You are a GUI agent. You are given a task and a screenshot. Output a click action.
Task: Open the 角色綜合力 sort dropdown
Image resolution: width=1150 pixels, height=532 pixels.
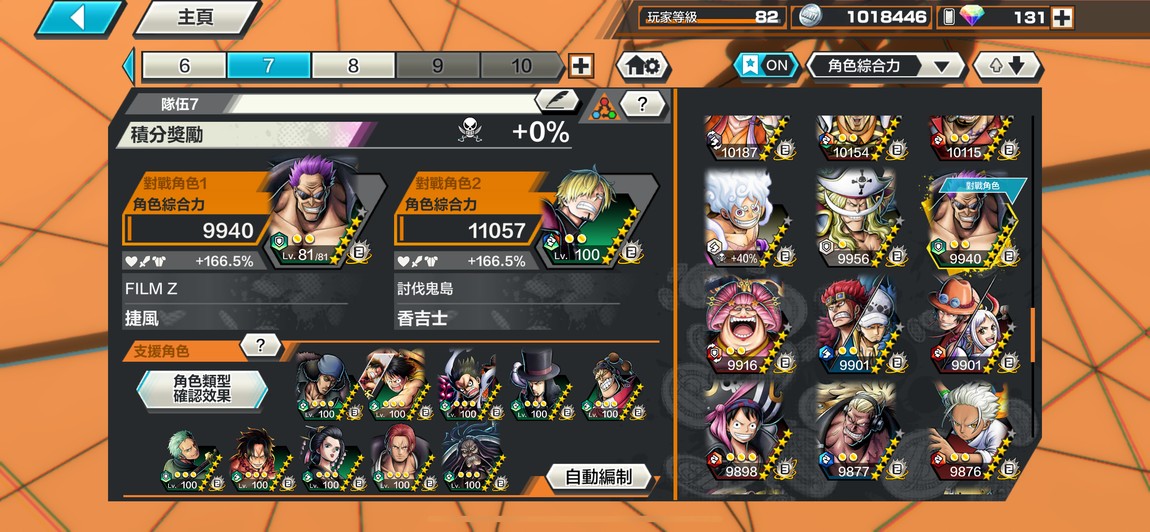coord(885,66)
